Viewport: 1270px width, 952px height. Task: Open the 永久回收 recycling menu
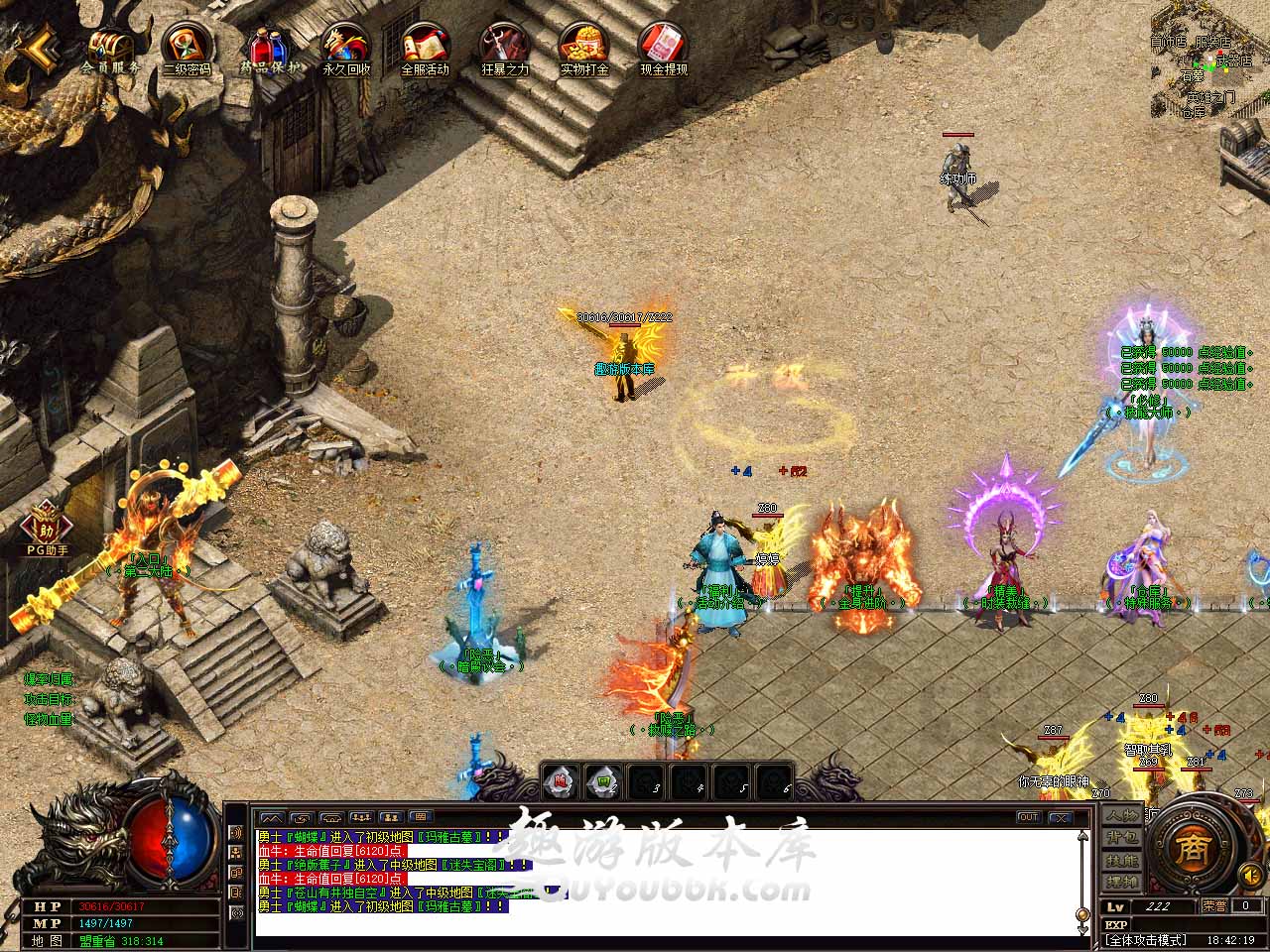(x=345, y=46)
